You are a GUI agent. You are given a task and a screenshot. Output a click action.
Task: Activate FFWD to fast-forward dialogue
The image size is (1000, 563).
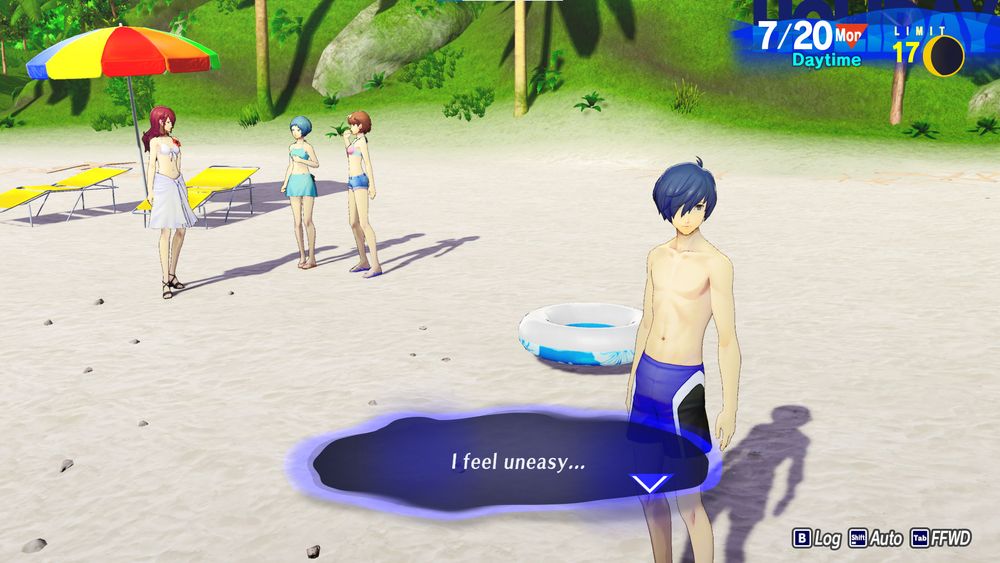point(940,538)
